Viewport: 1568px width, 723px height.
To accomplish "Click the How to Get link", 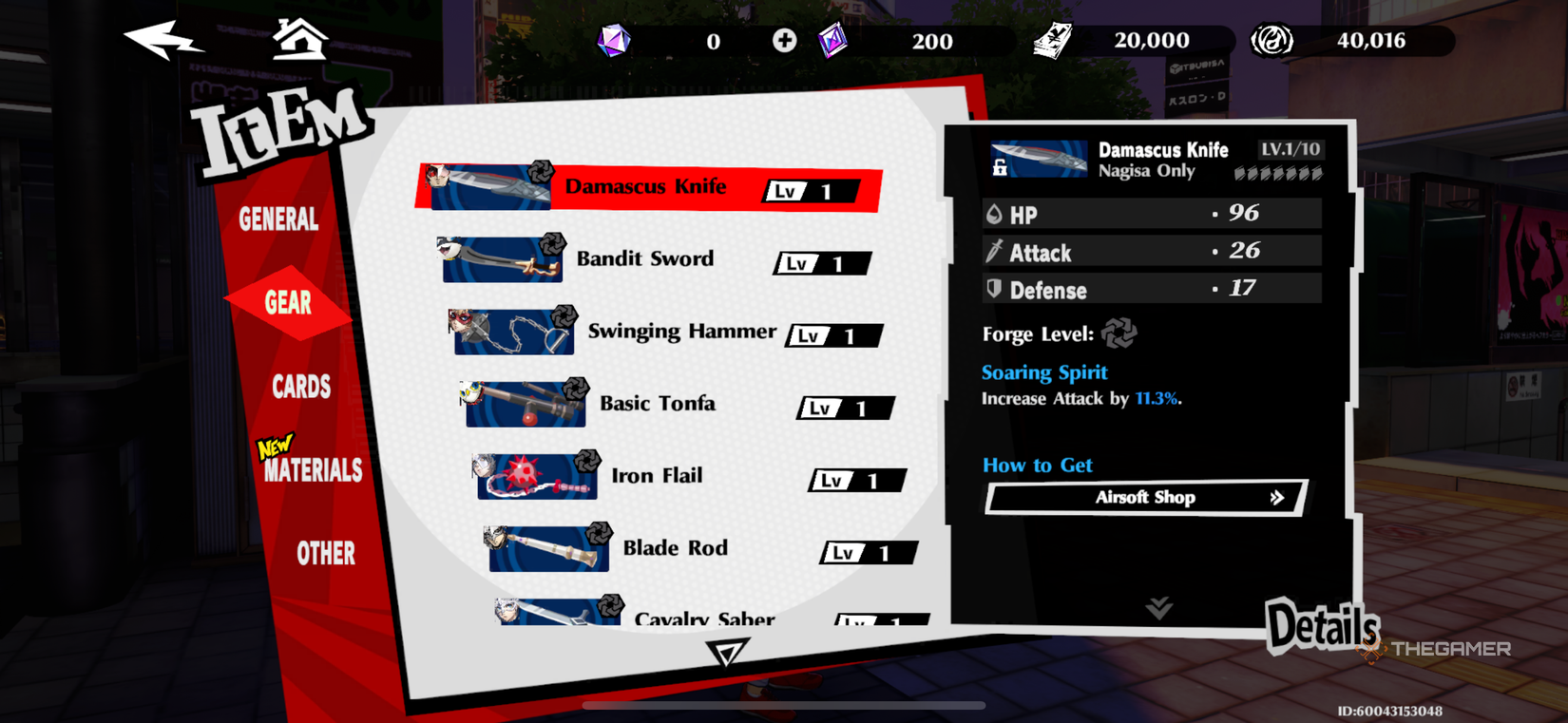I will pos(1037,465).
